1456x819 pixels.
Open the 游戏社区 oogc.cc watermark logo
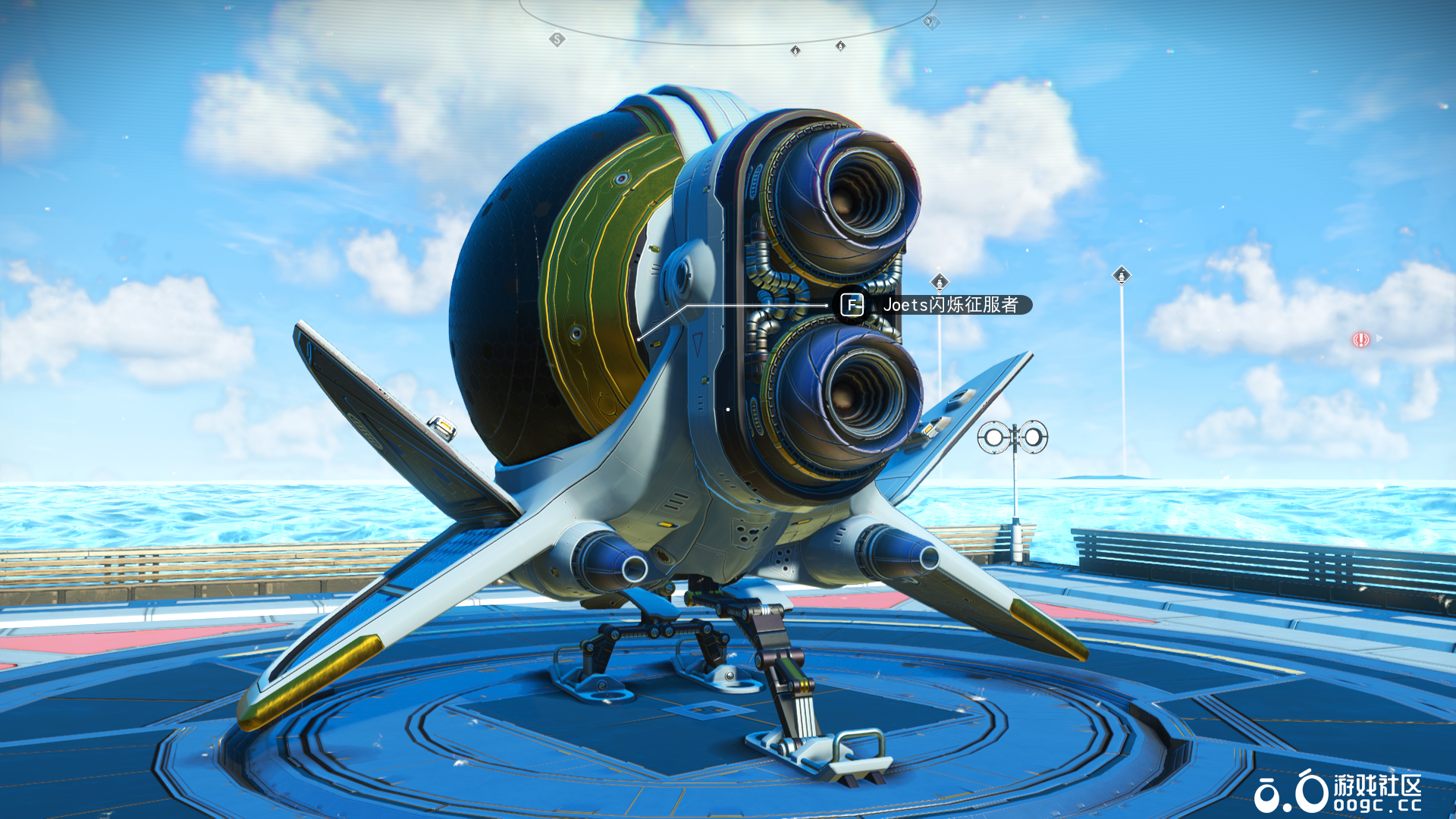pyautogui.click(x=1338, y=792)
